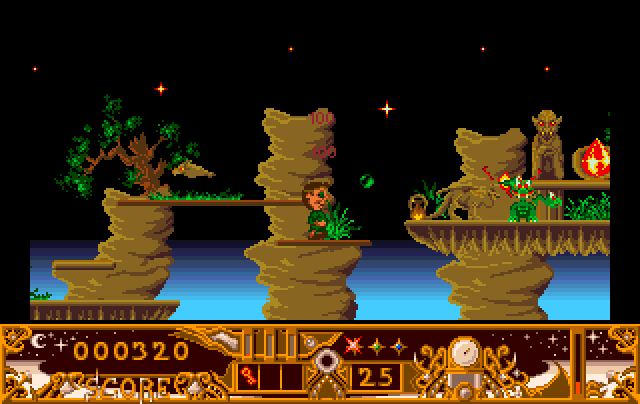Click the round clock dial
Viewport: 640px width, 404px height.
click(x=463, y=352)
